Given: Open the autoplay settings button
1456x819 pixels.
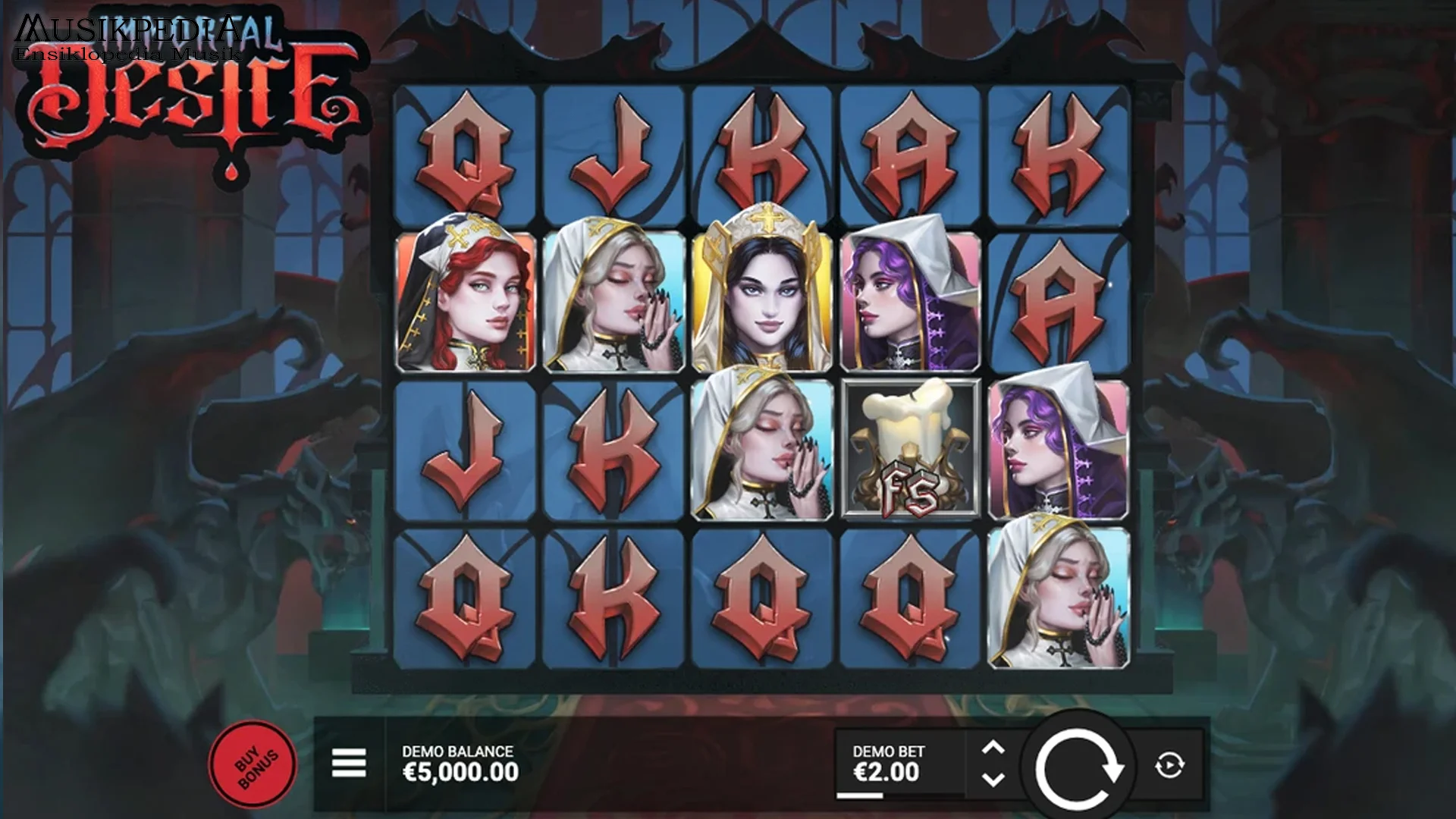Looking at the screenshot, I should (1169, 765).
